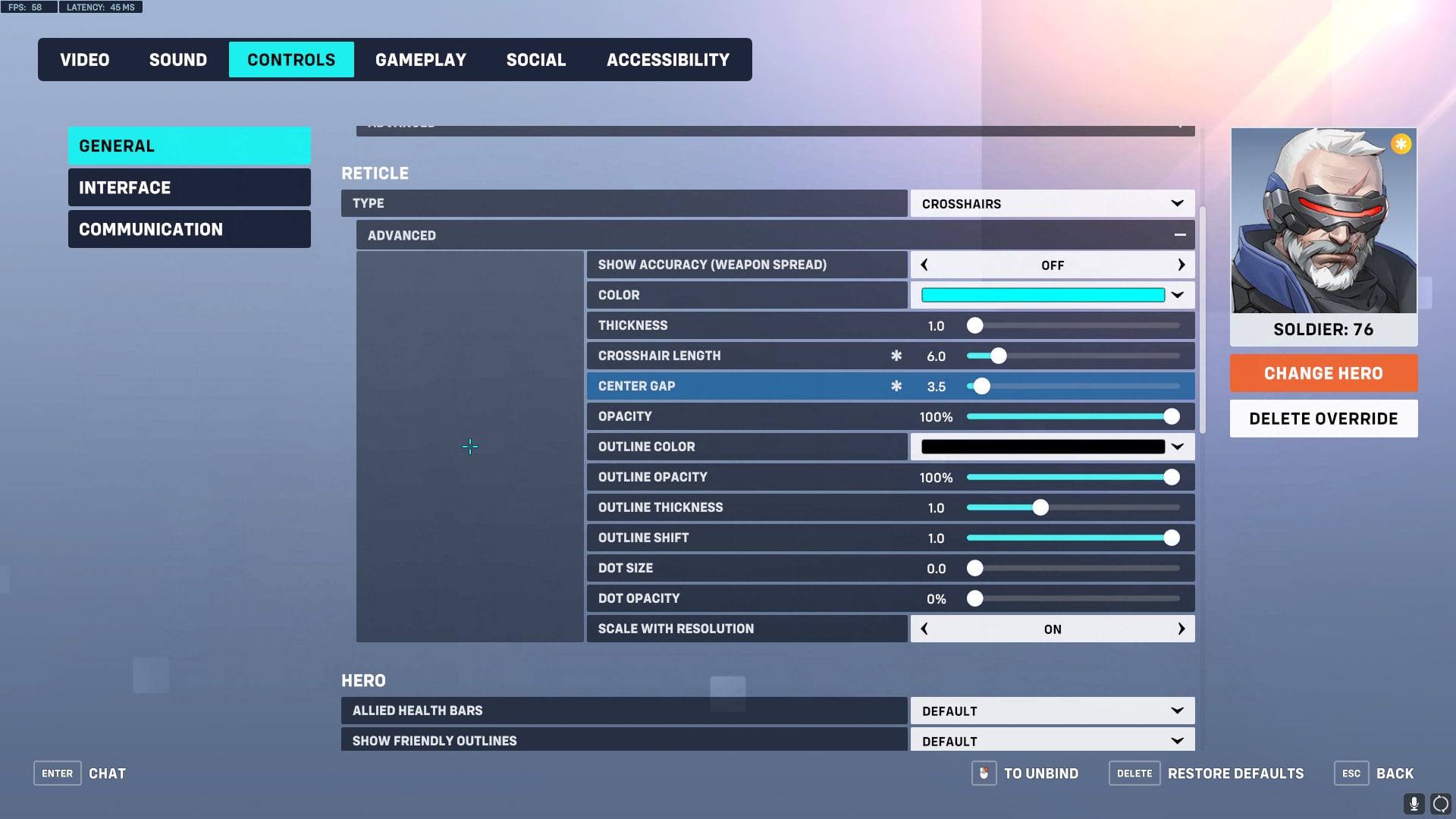Click the asterisk badge on Soldier 76 portrait
This screenshot has height=819, width=1456.
(x=1401, y=143)
